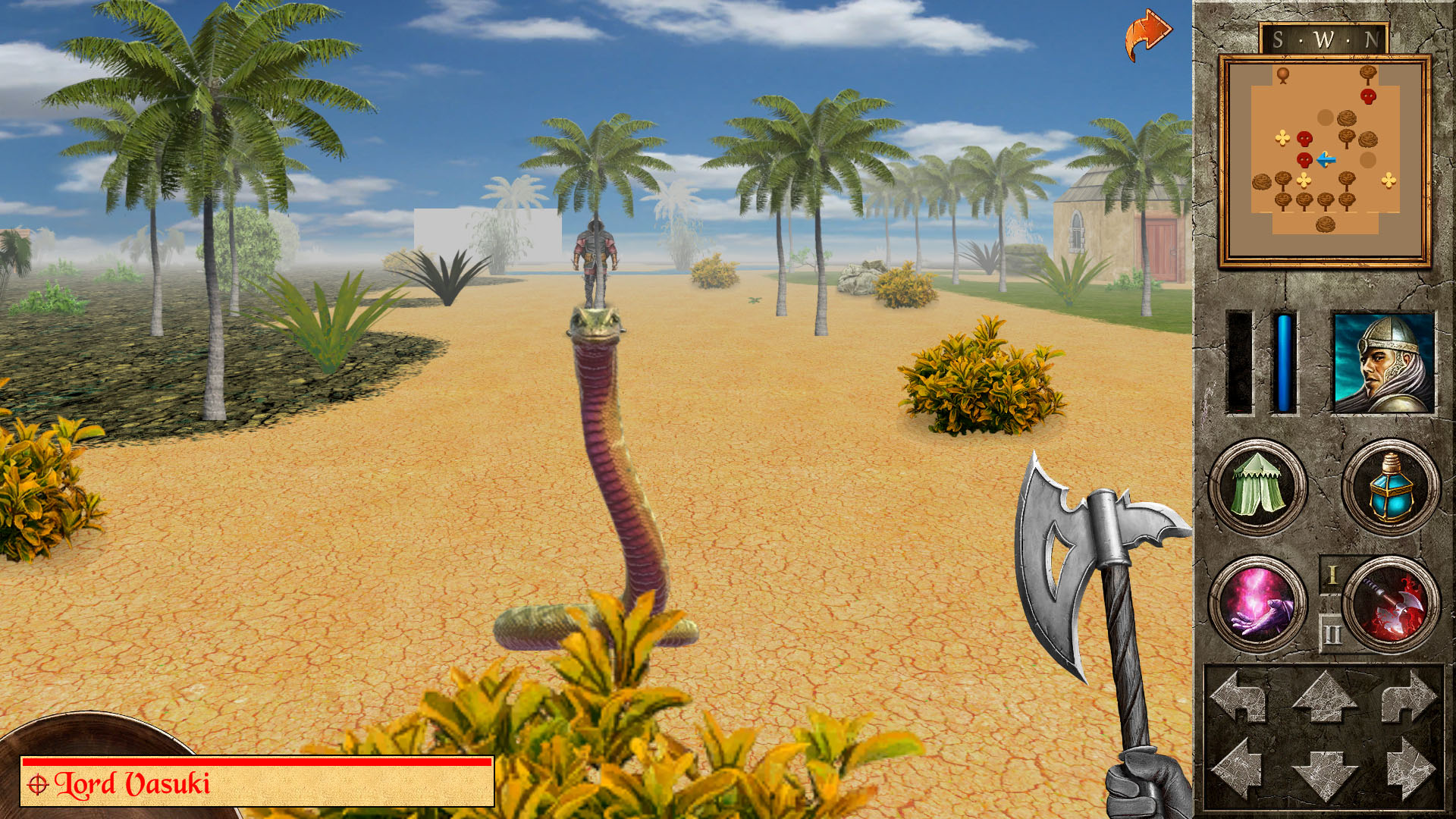The height and width of the screenshot is (819, 1456).
Task: Use the blue potion flask icon
Action: click(1390, 487)
